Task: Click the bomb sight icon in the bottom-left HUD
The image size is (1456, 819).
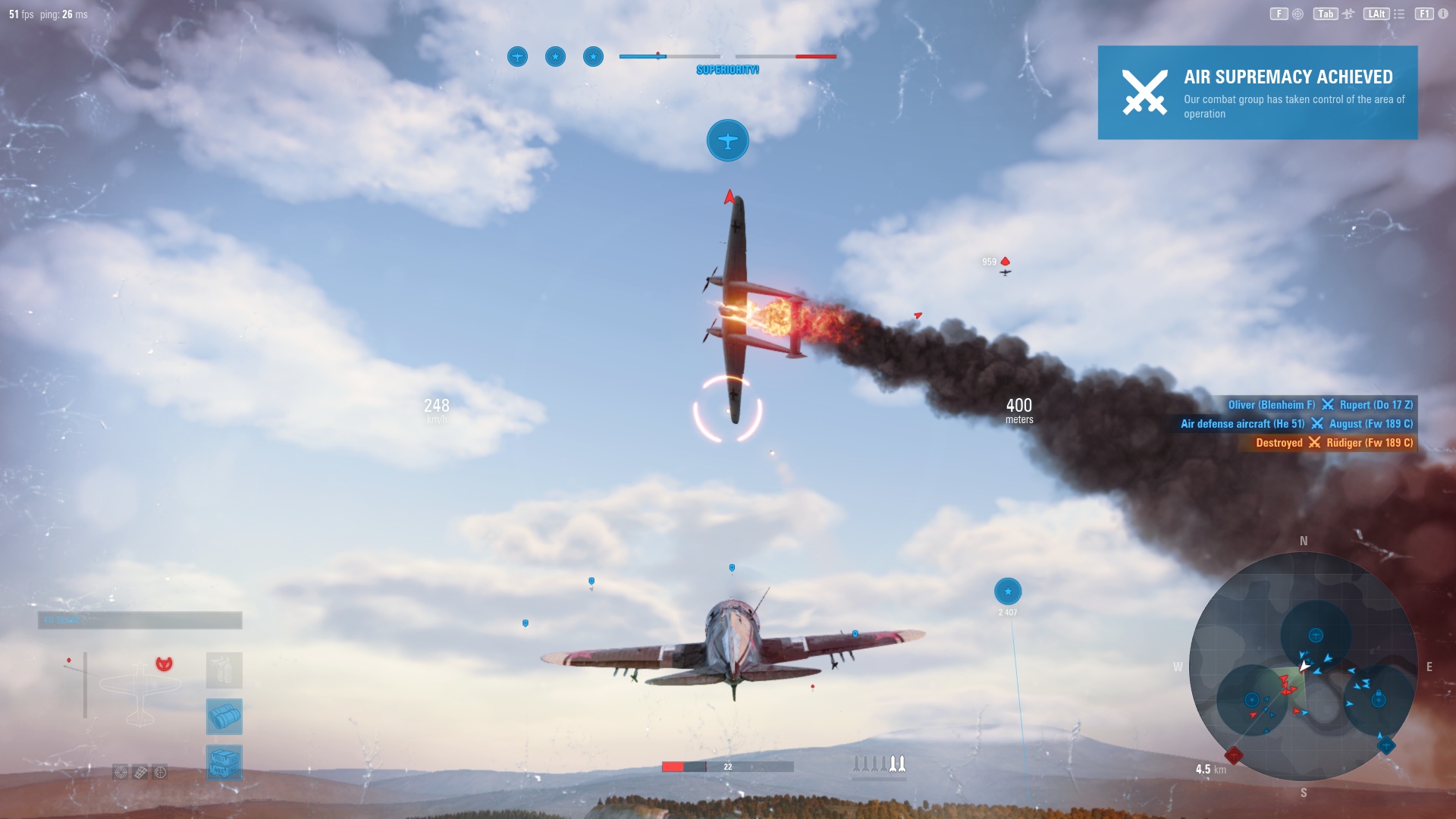Action: (x=140, y=772)
